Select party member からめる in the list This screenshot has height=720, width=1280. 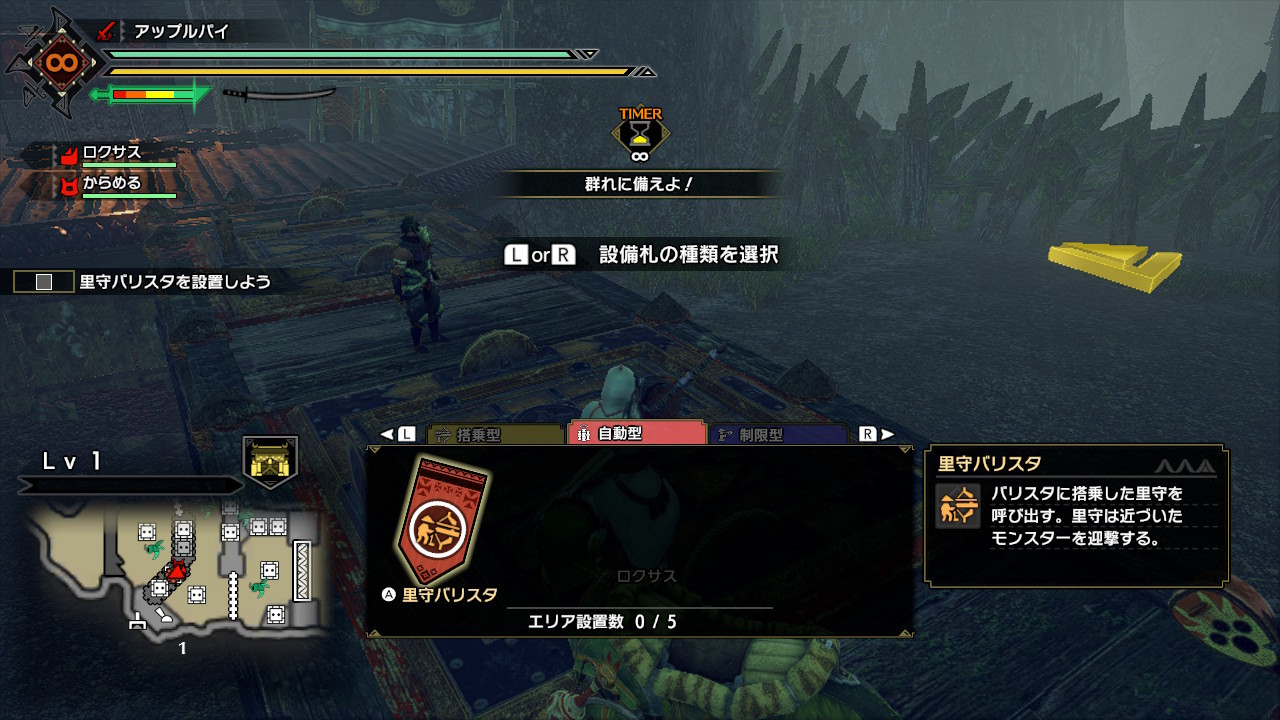112,184
